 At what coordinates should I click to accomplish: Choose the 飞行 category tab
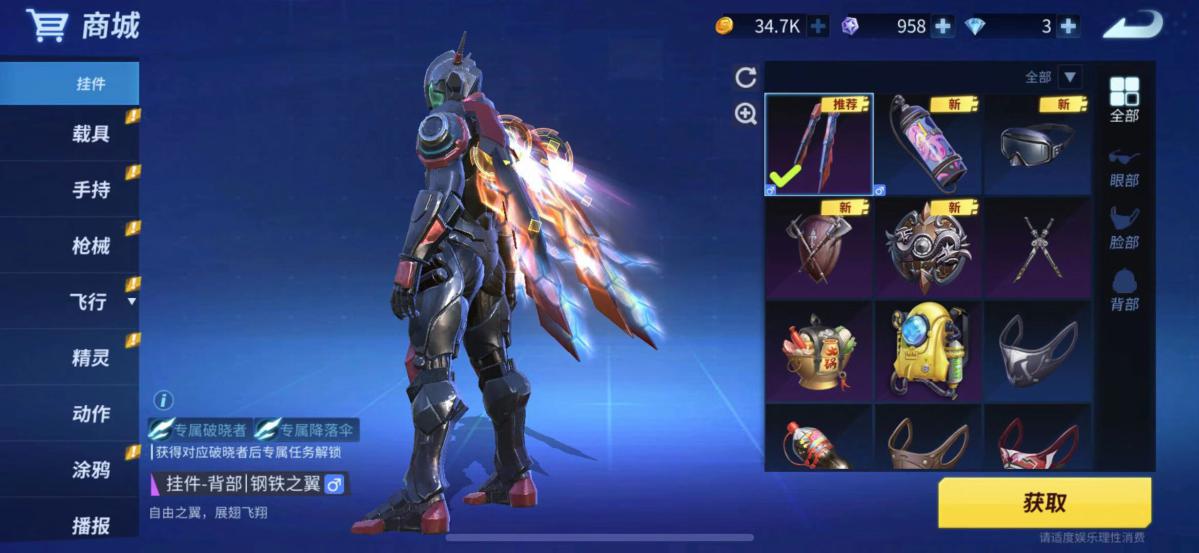click(x=90, y=302)
